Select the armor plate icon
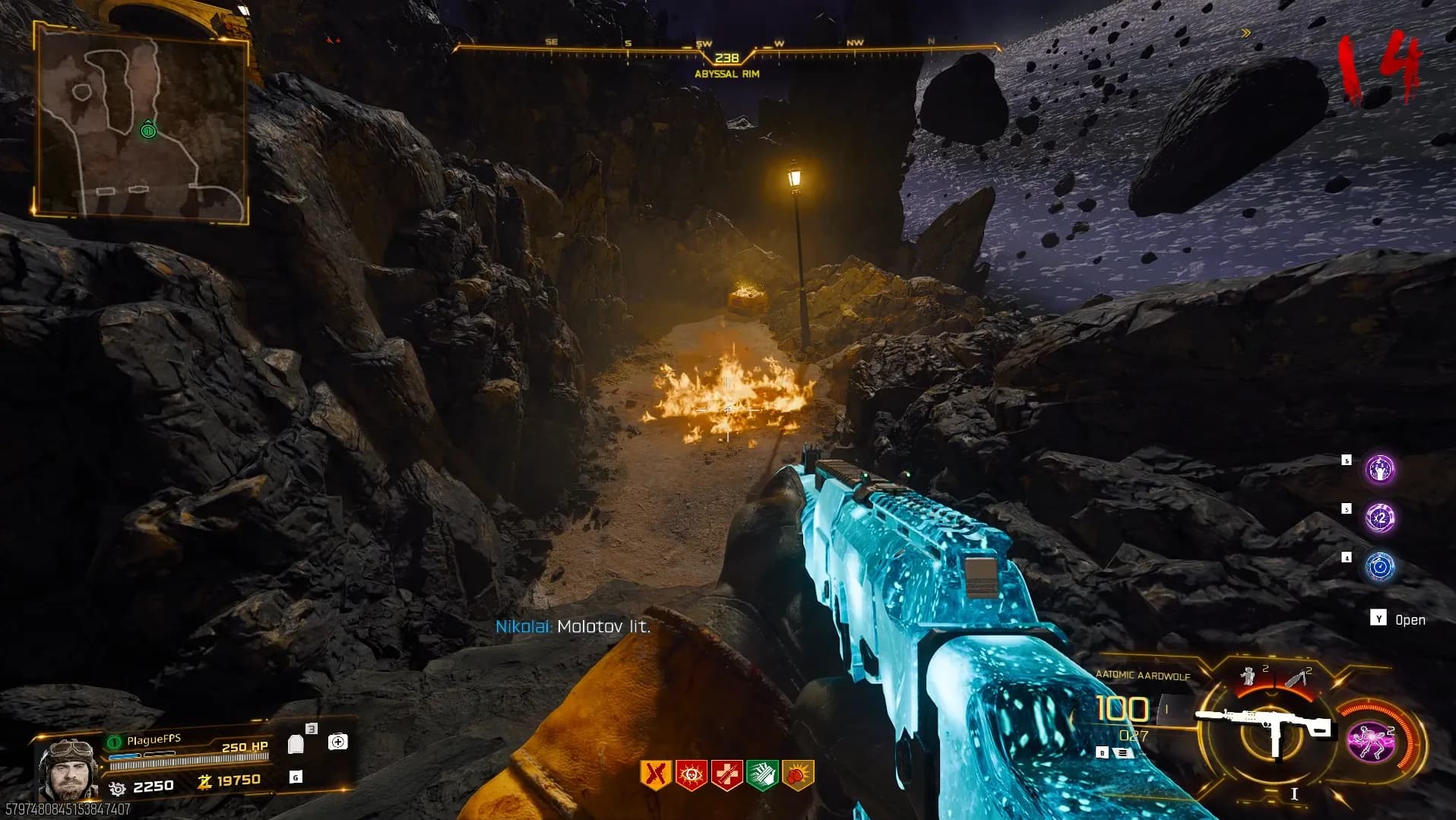1456x820 pixels. tap(296, 744)
